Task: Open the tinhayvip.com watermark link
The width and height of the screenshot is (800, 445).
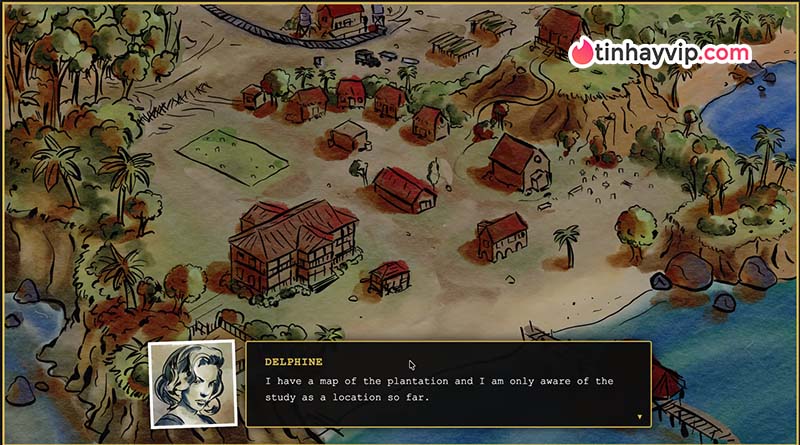Action: 660,53
